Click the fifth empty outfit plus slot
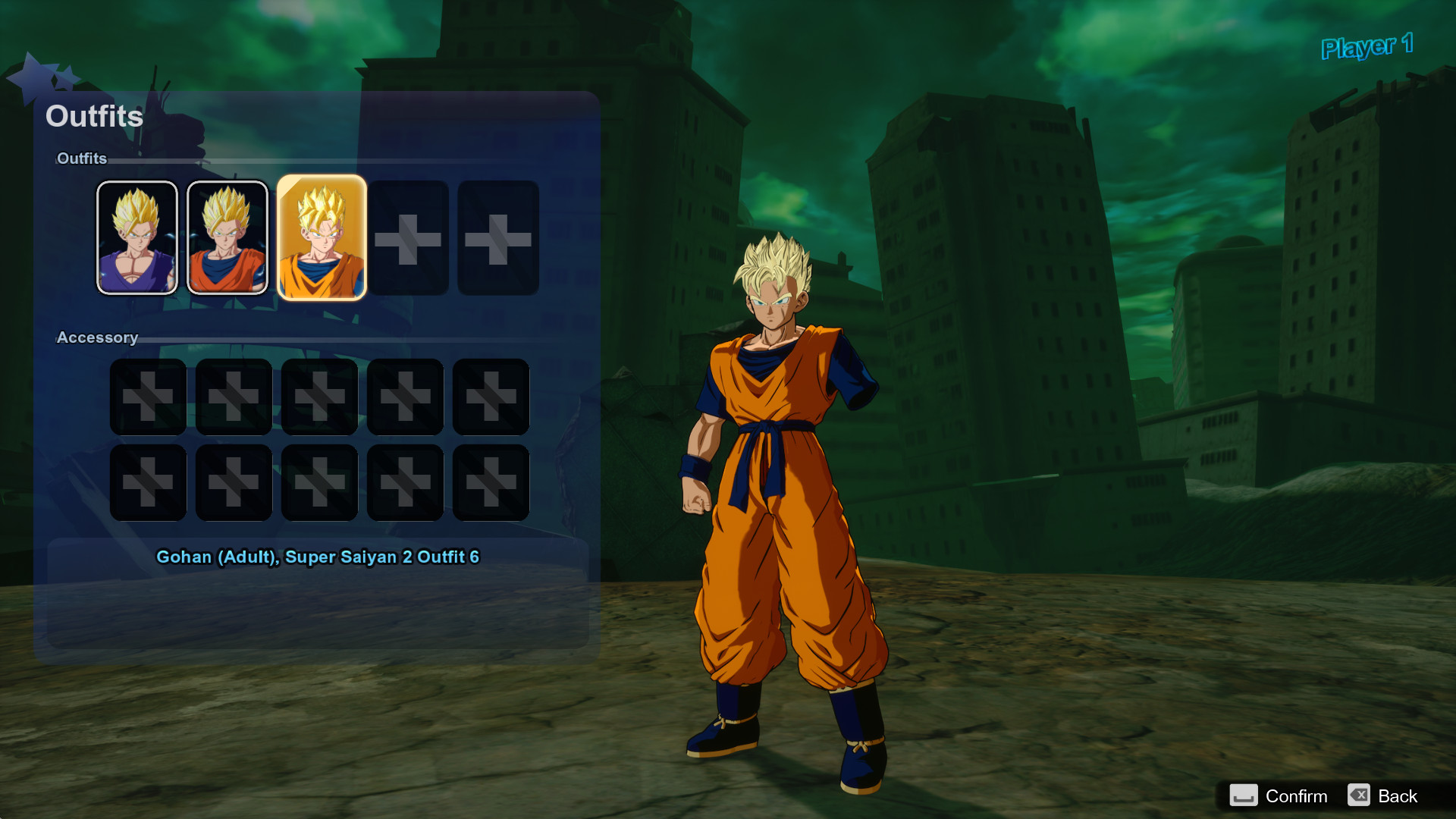The width and height of the screenshot is (1456, 819). coord(498,238)
